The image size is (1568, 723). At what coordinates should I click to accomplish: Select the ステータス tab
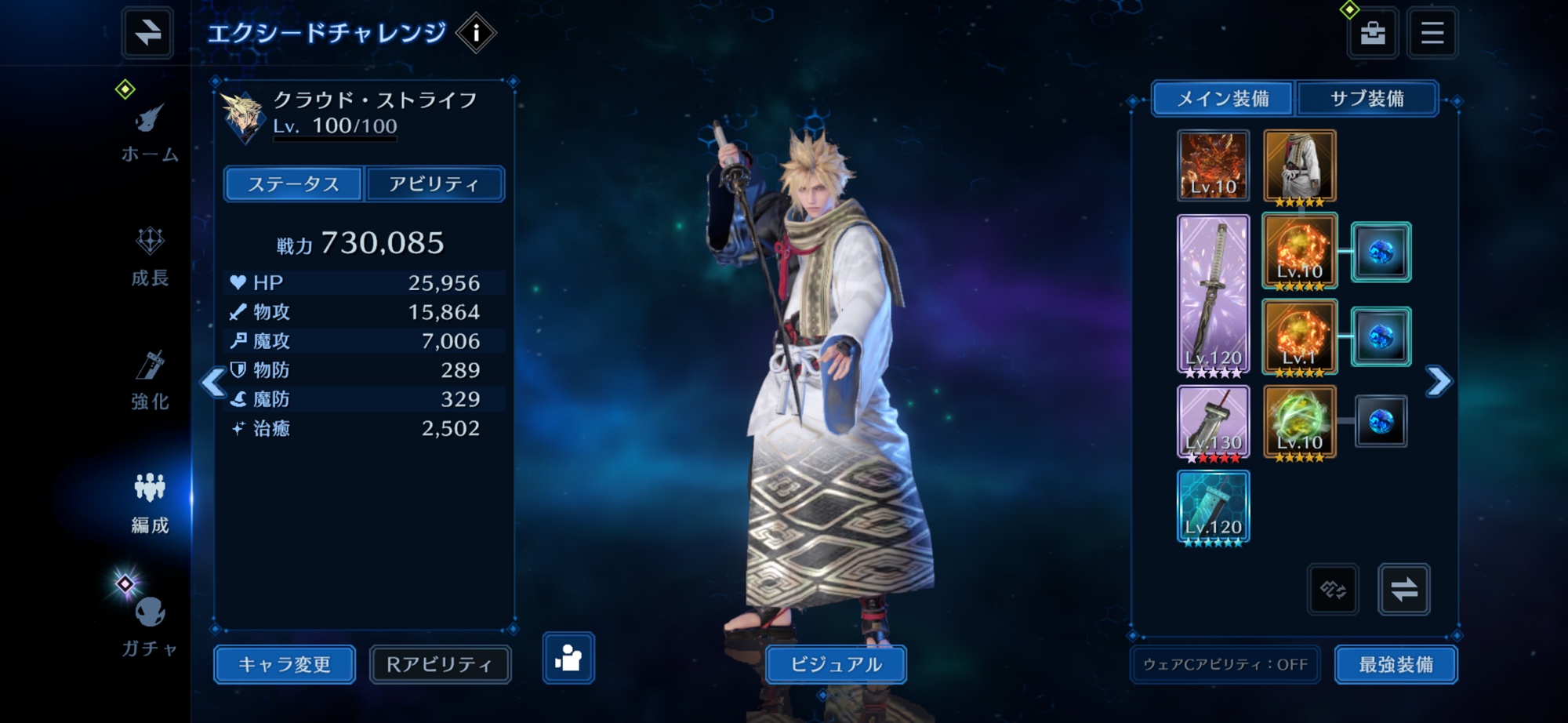coord(293,184)
